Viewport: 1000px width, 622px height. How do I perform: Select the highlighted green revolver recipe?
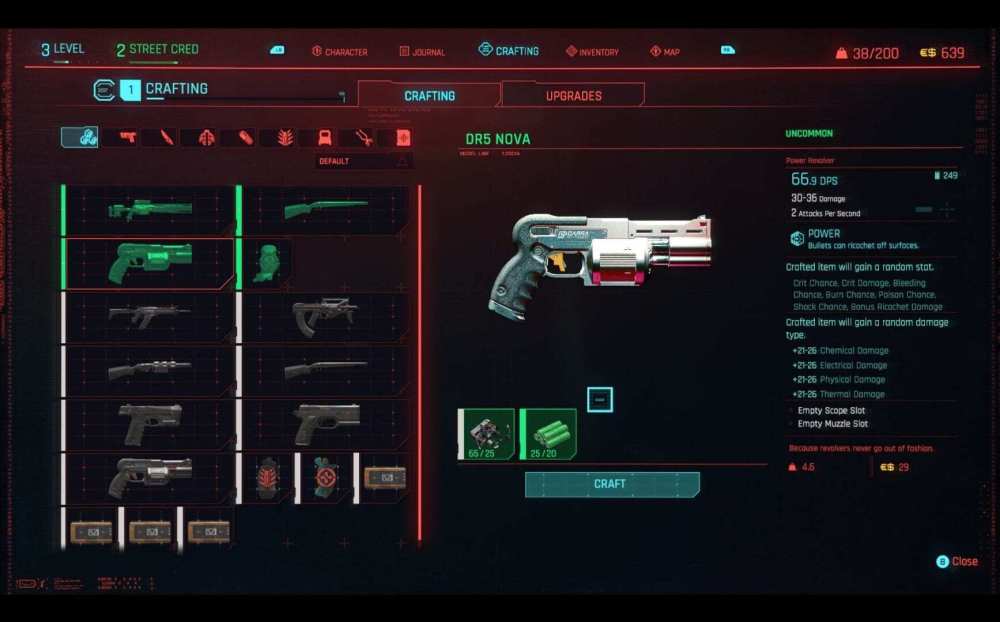coord(150,263)
